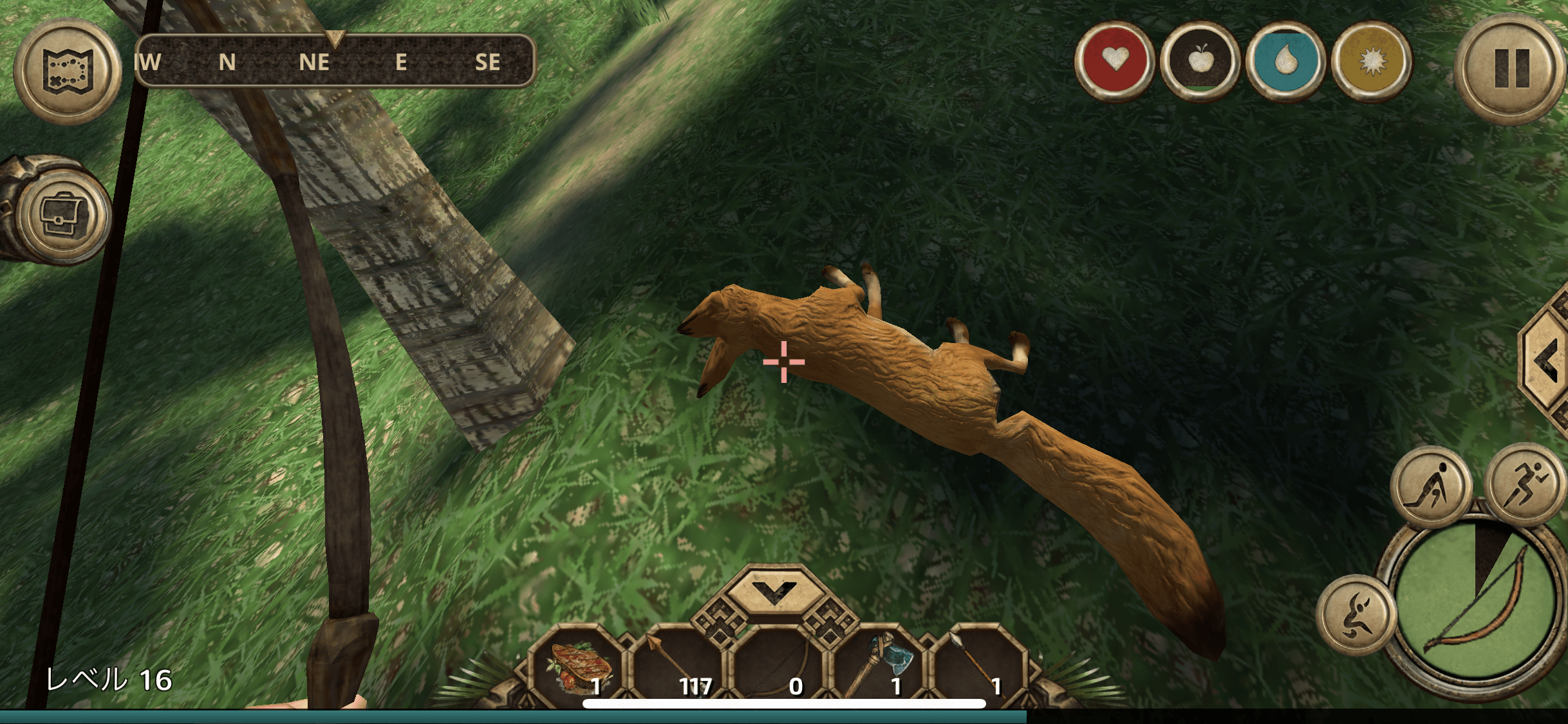Screen dimensions: 1568x724
Task: Tap the sun energy indicator
Action: (1371, 60)
